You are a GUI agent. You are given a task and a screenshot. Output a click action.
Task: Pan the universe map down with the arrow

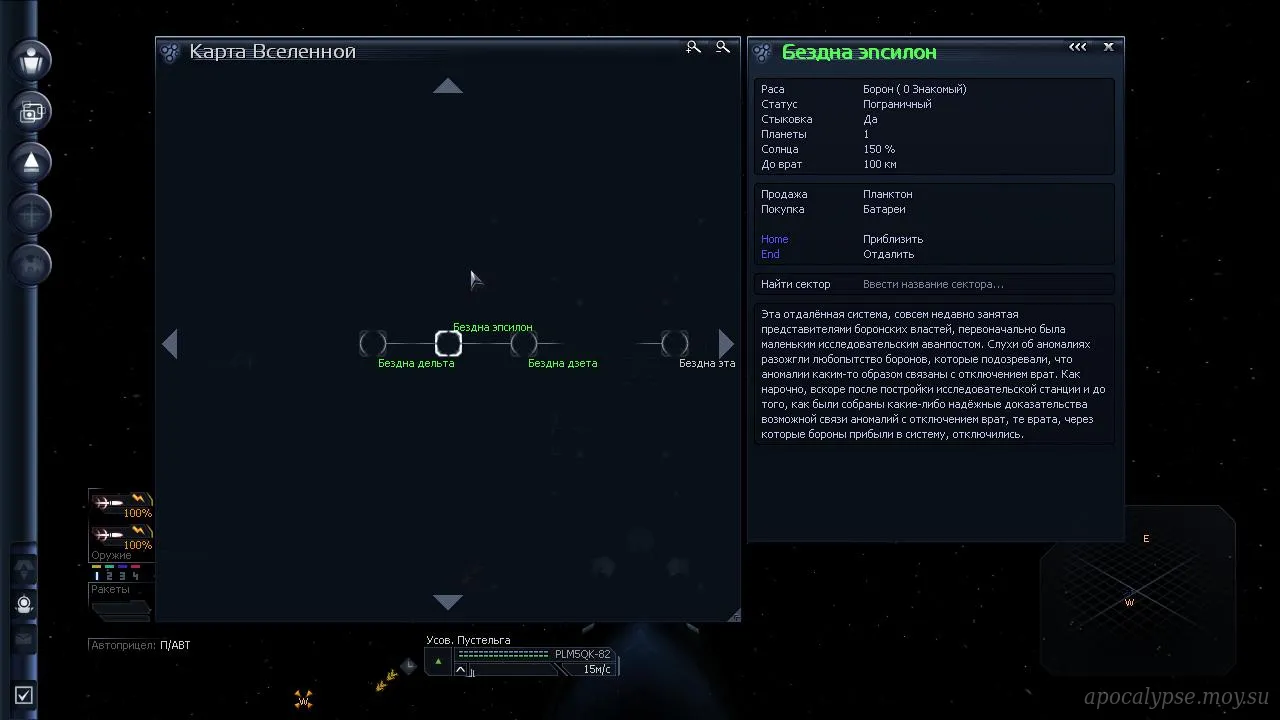[x=448, y=602]
